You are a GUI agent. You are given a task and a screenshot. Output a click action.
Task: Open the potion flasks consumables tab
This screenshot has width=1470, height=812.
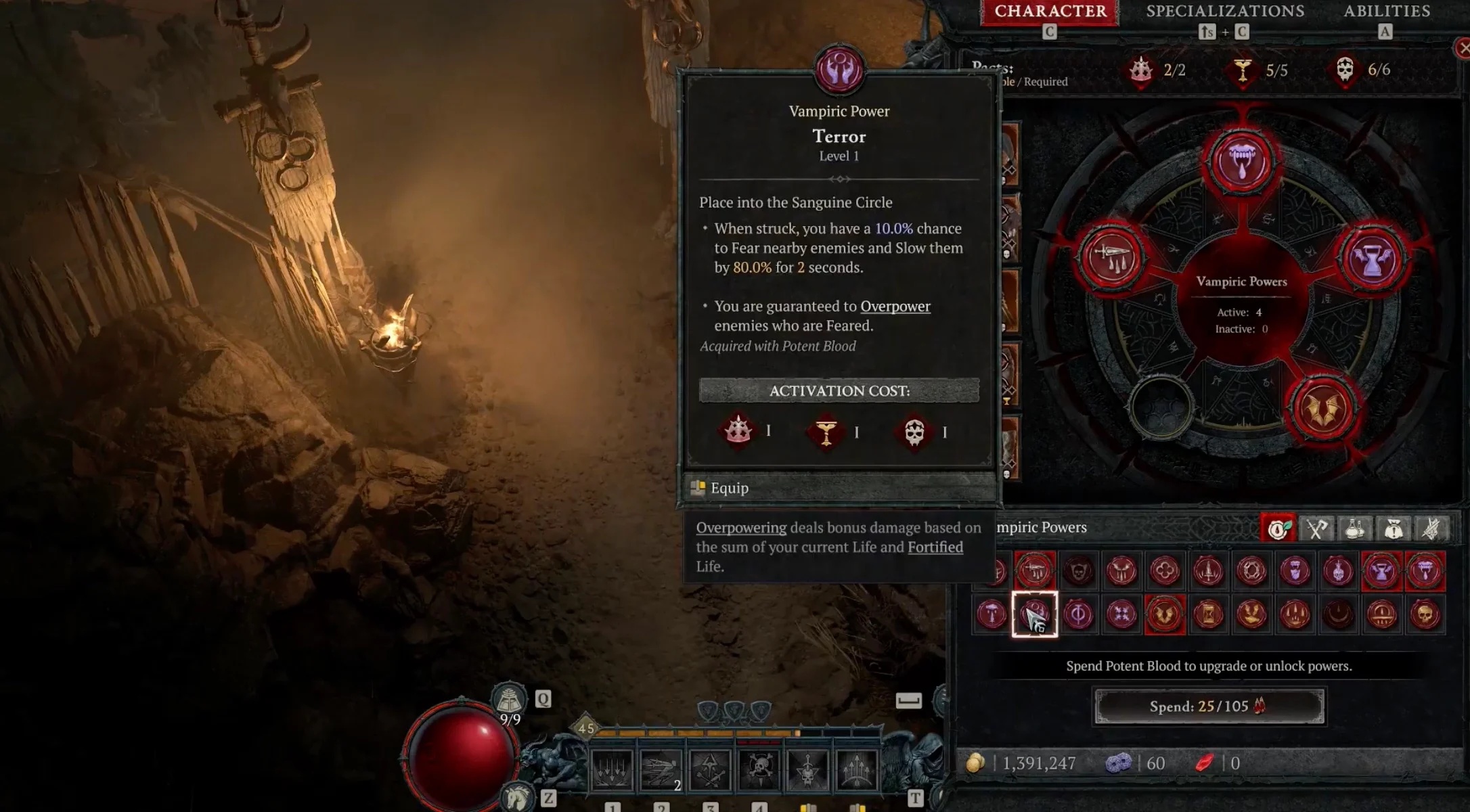[1355, 529]
